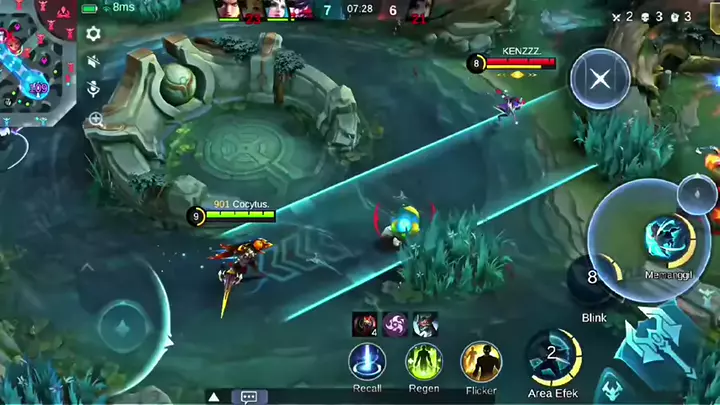Click the magnifier zoom icon under the microphone
Viewport: 720px width, 405px height.
point(95,119)
